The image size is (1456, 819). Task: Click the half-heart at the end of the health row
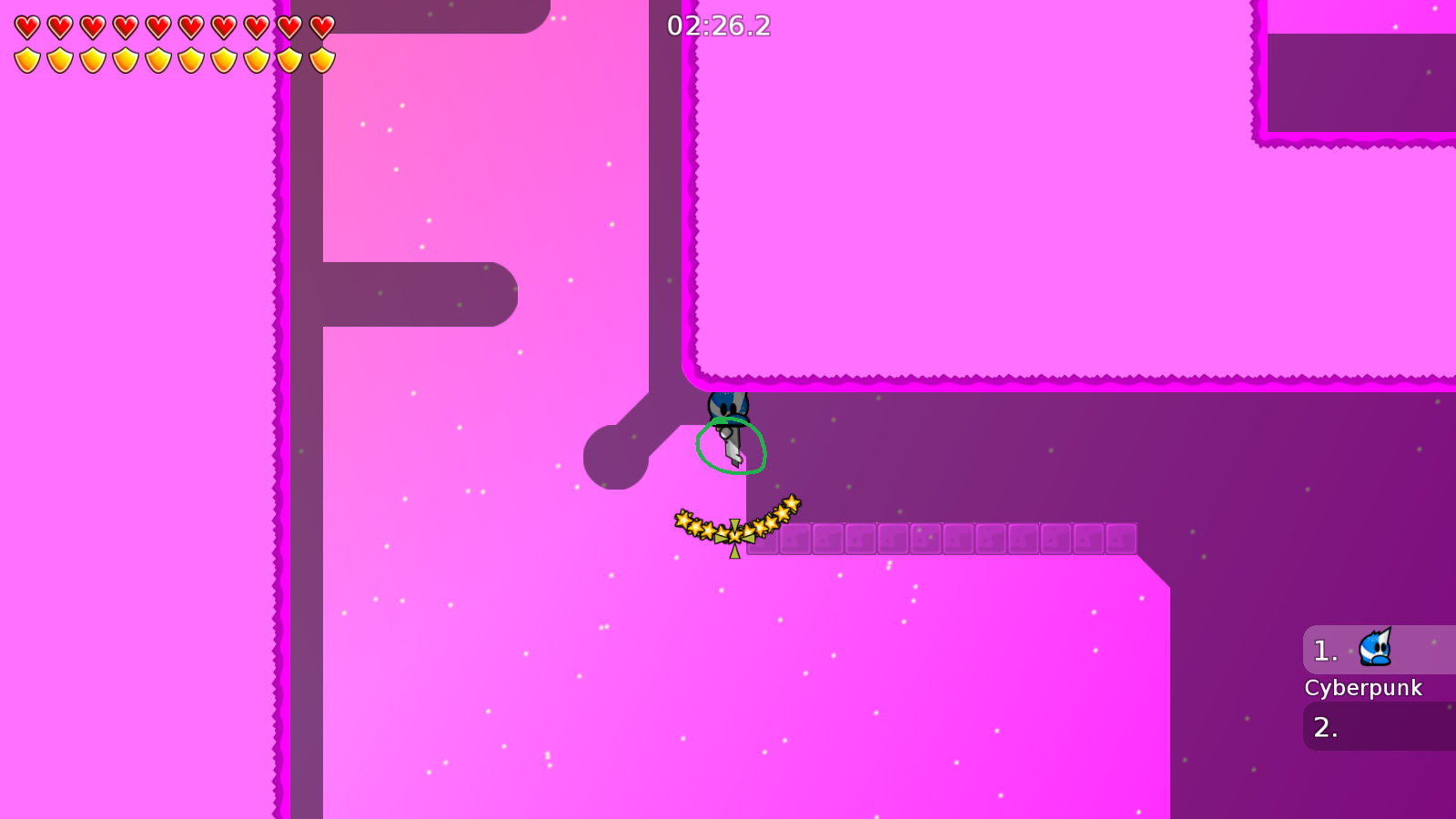click(x=320, y=25)
